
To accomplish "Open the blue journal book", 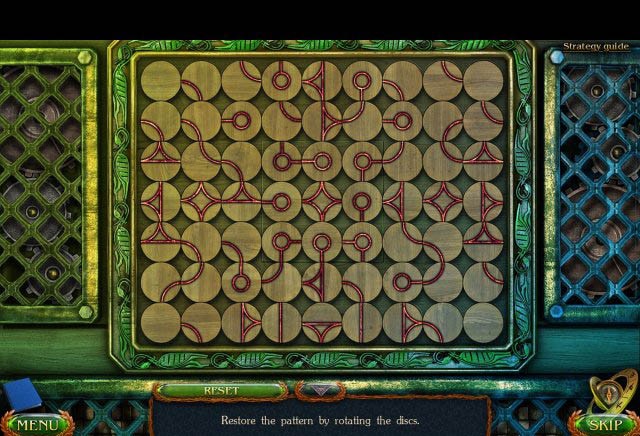I will [20, 395].
